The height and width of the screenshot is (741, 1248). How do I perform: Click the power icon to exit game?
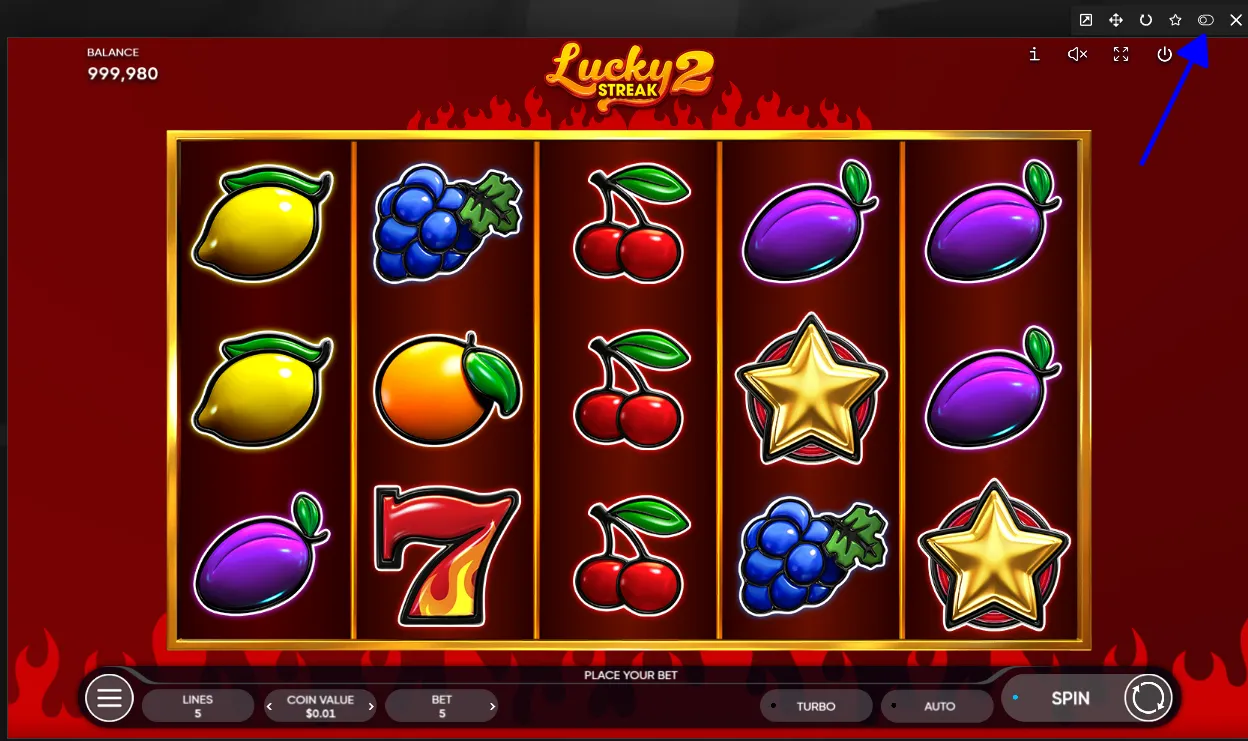[1164, 55]
